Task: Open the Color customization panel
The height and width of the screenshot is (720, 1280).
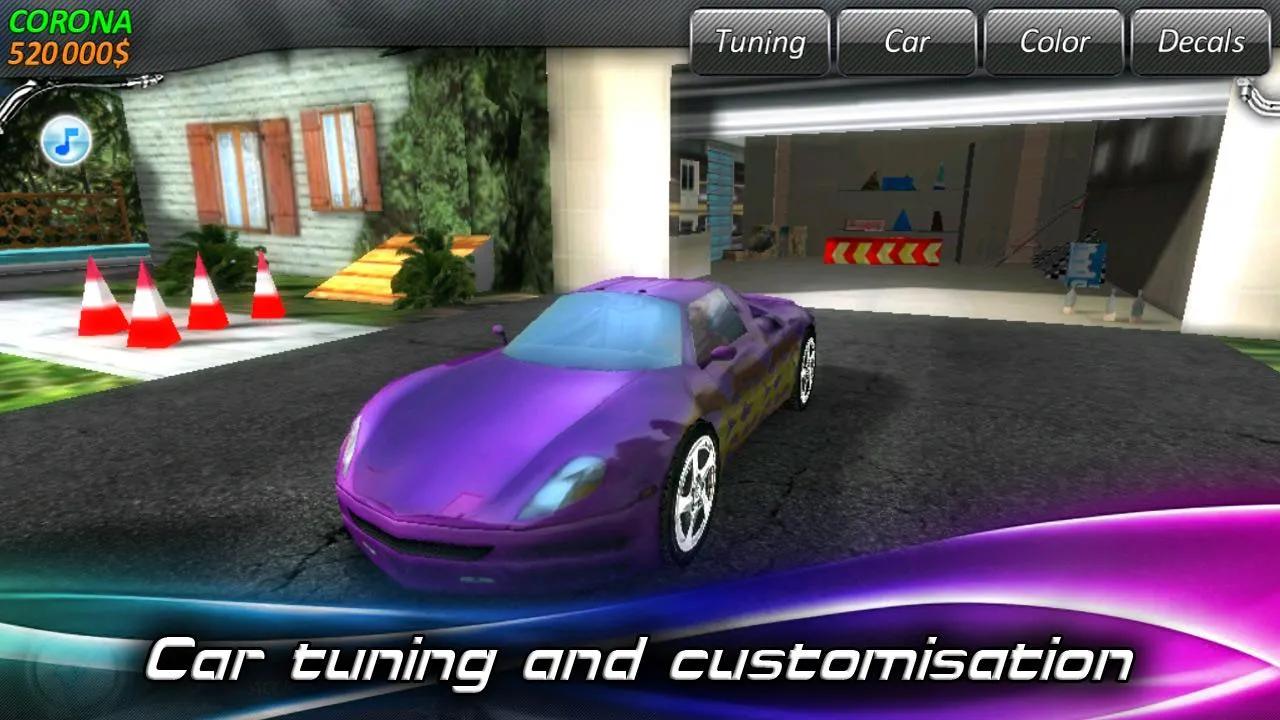Action: click(1053, 43)
